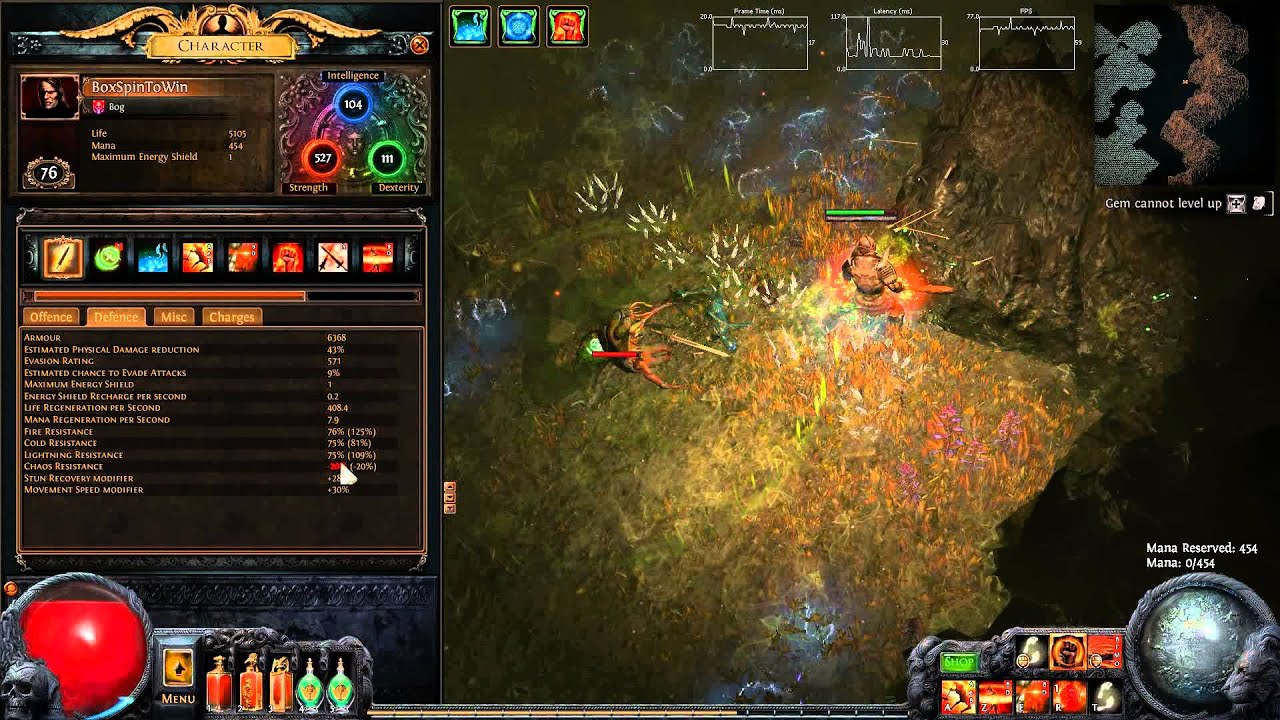Activate the skill bound to R
This screenshot has width=1280, height=720.
point(1069,696)
